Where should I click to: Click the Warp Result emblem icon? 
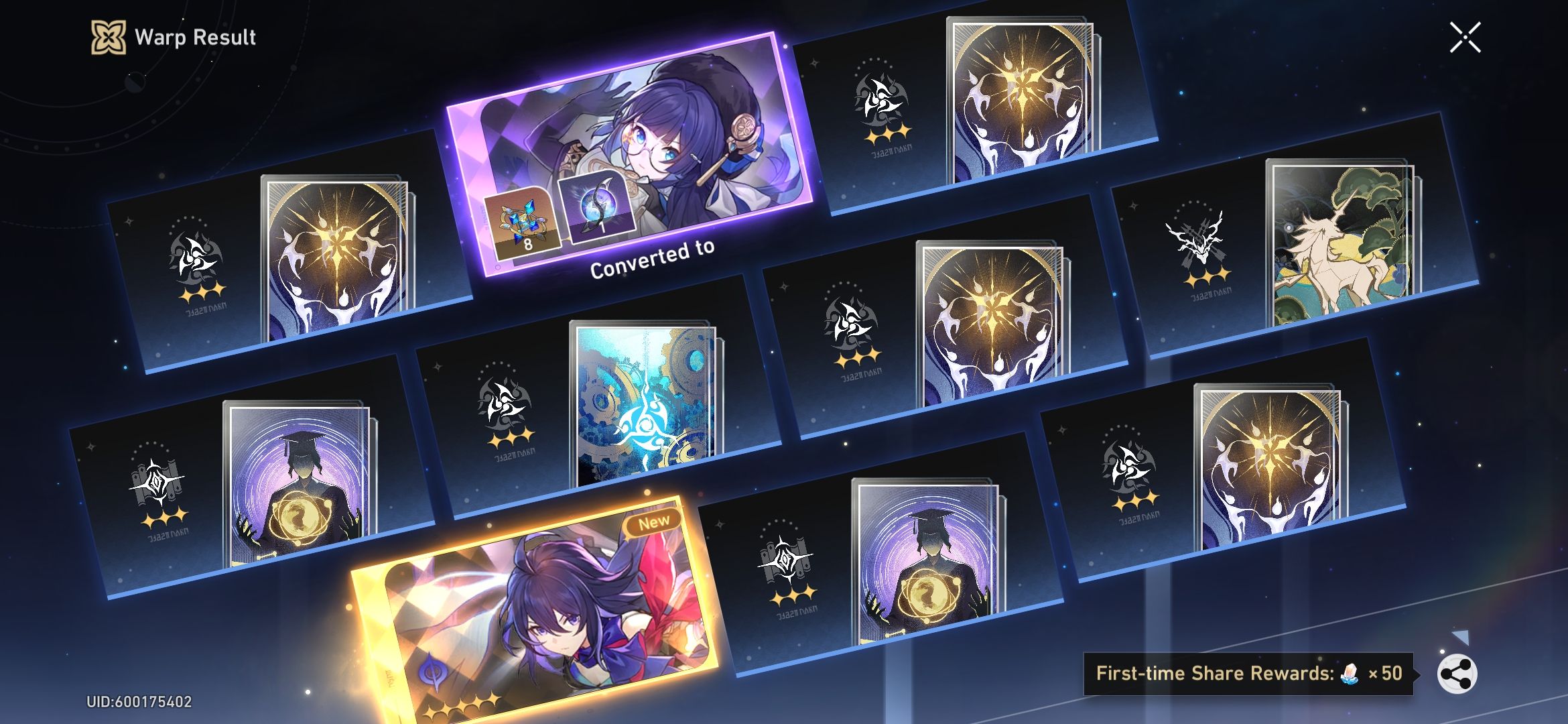[x=109, y=38]
